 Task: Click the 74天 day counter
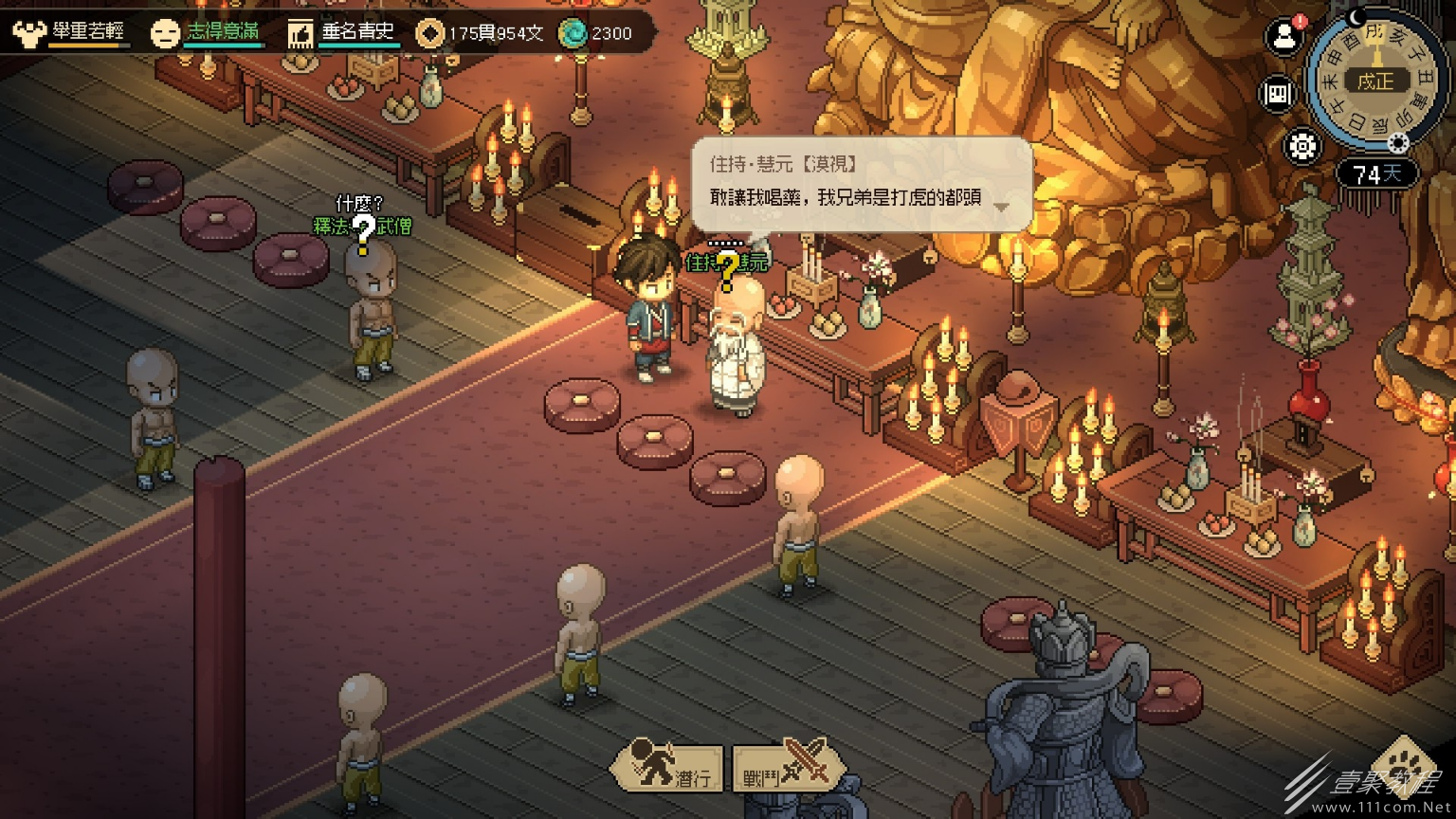coord(1377,174)
